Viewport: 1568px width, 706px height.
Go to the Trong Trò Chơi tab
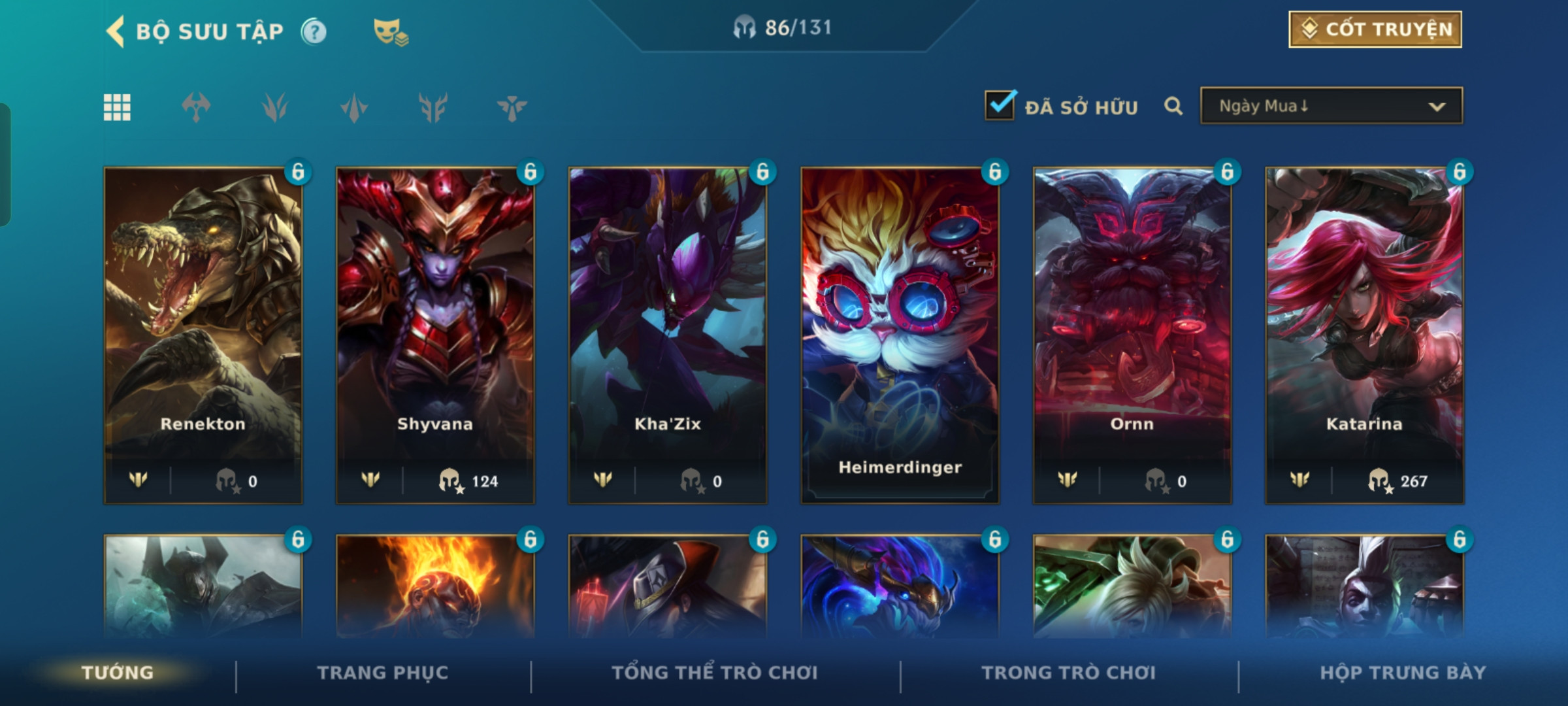click(x=1068, y=673)
